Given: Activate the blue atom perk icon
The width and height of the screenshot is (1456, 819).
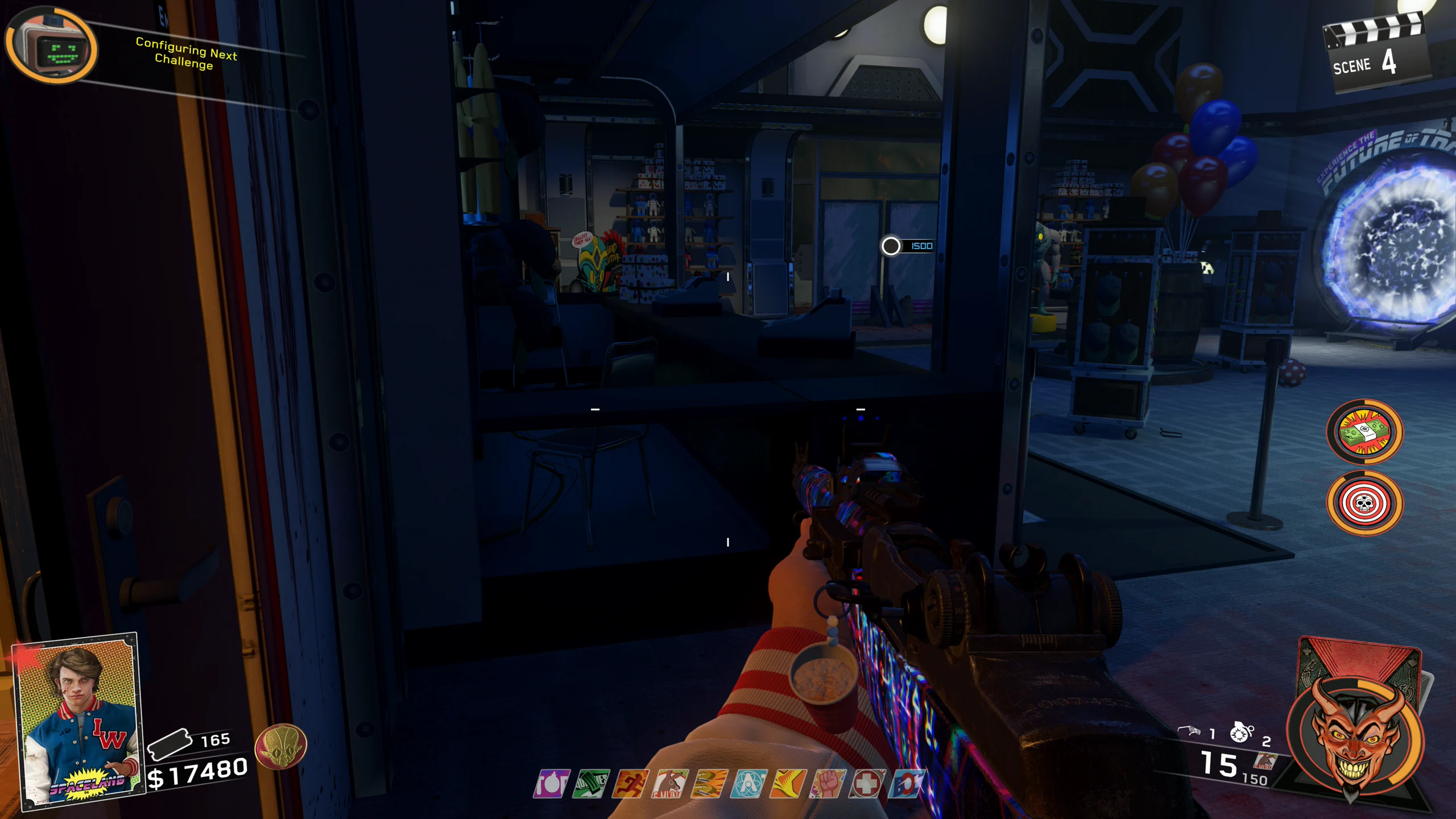Looking at the screenshot, I should pyautogui.click(x=748, y=784).
